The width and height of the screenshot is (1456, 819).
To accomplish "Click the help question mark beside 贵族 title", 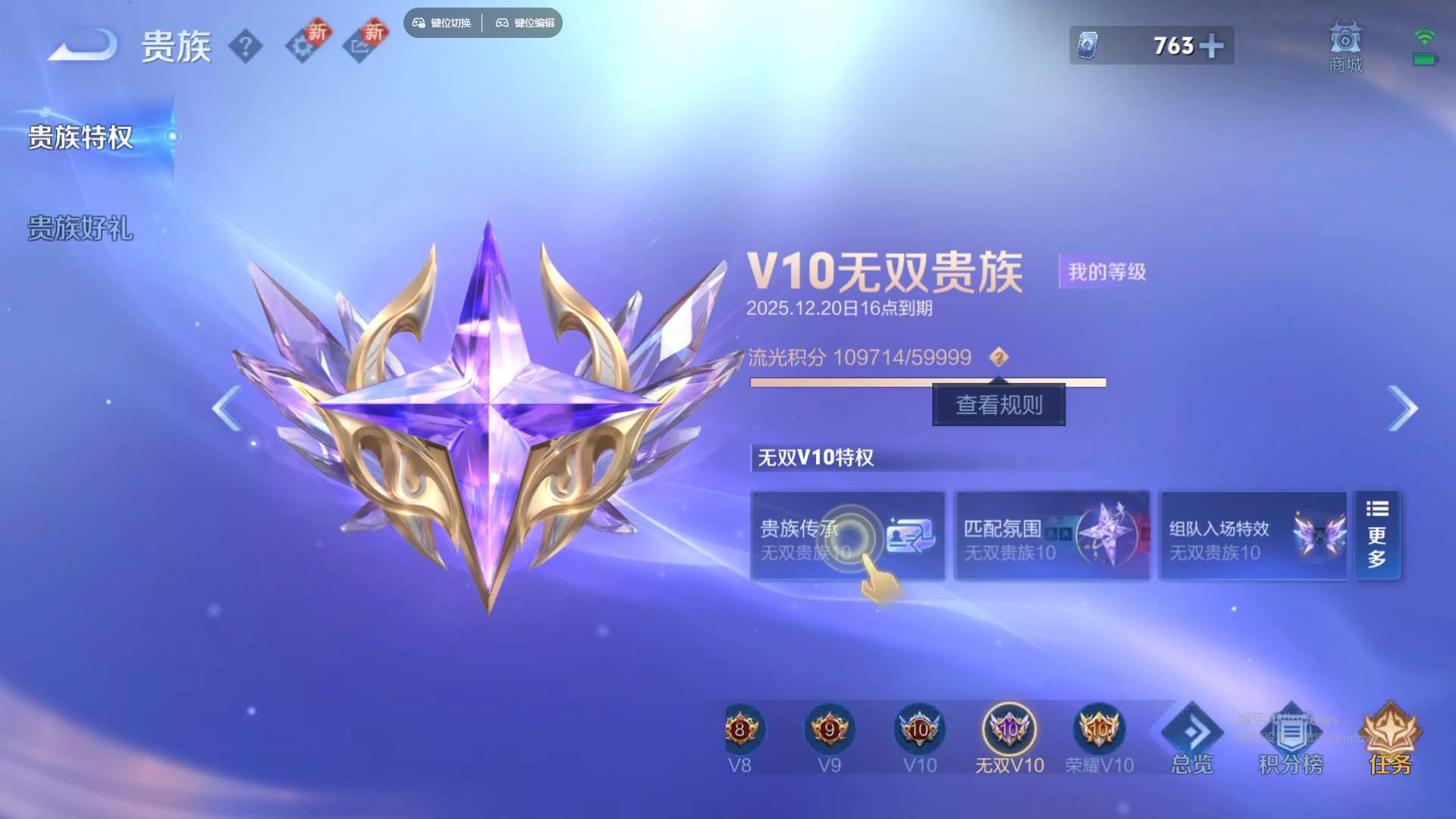I will point(246,45).
